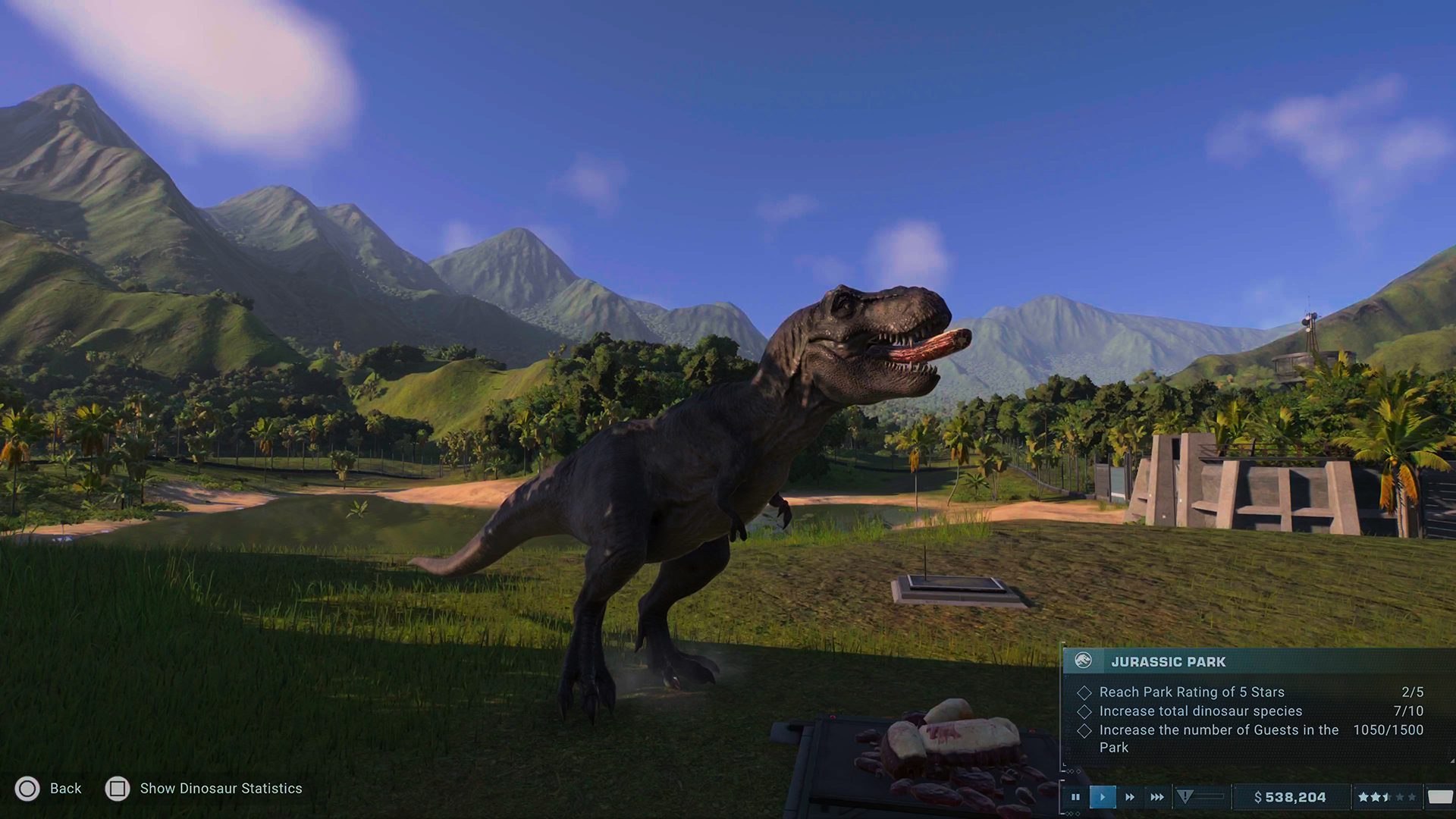The width and height of the screenshot is (1456, 819).
Task: Select the JURASSIC PARK panel header
Action: 1168,661
